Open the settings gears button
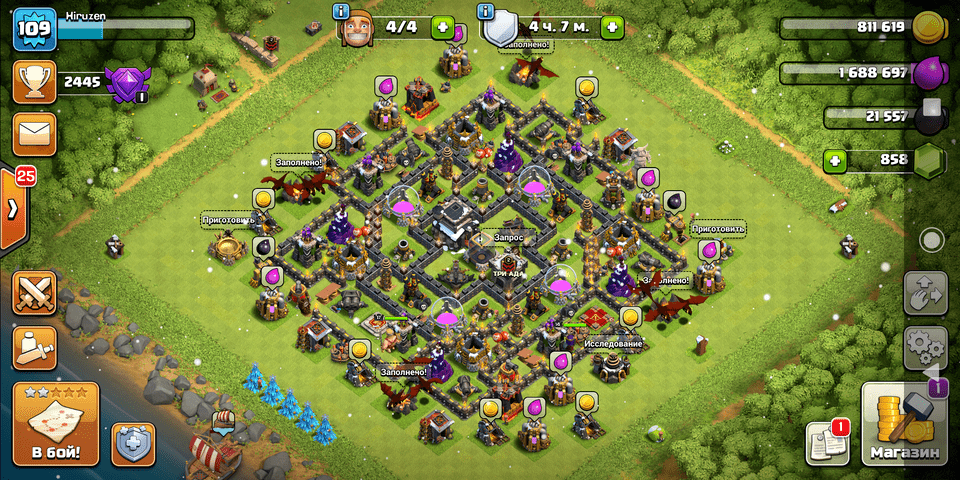The height and width of the screenshot is (480, 960). [924, 346]
